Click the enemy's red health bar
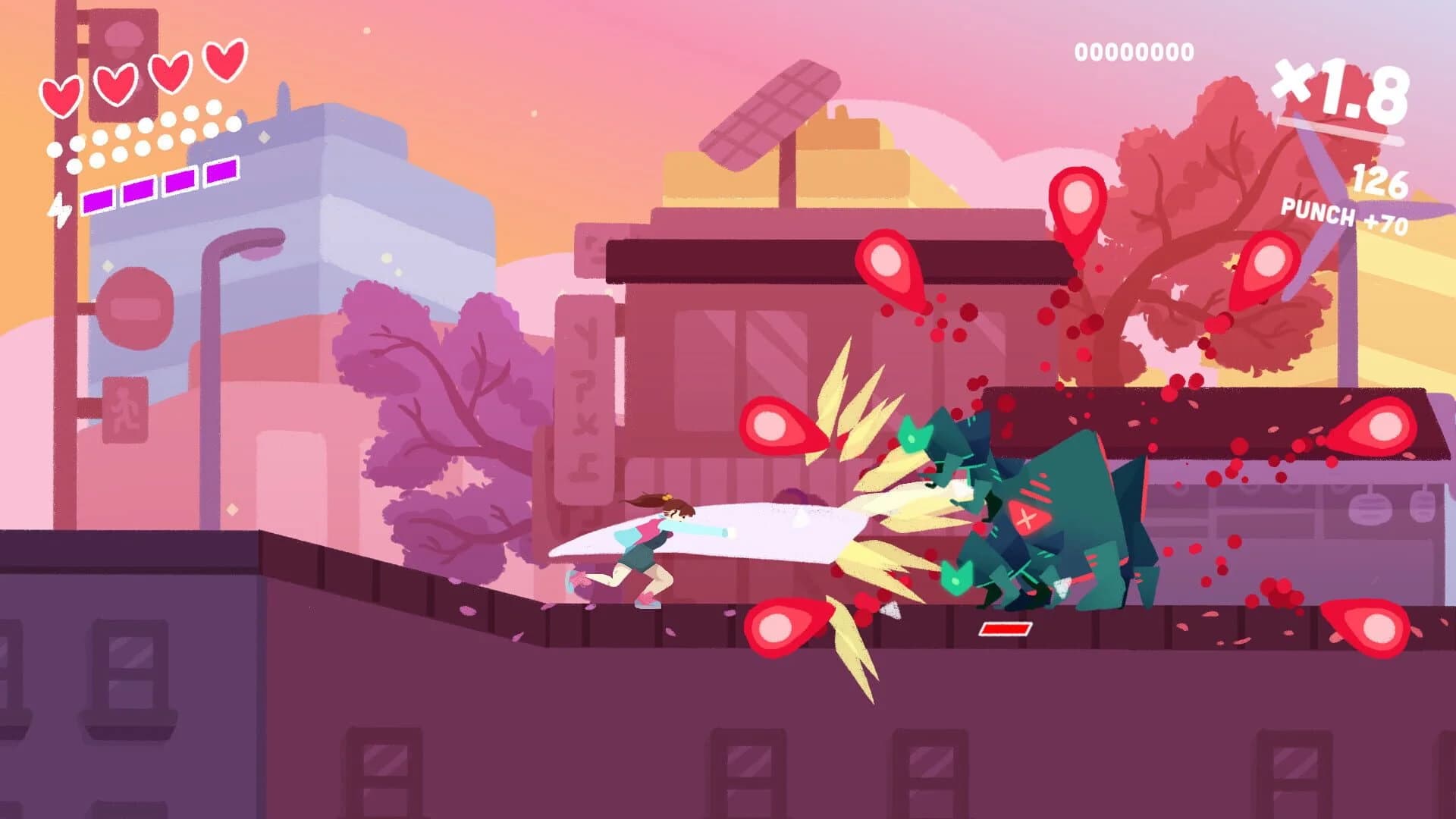 (x=1005, y=628)
